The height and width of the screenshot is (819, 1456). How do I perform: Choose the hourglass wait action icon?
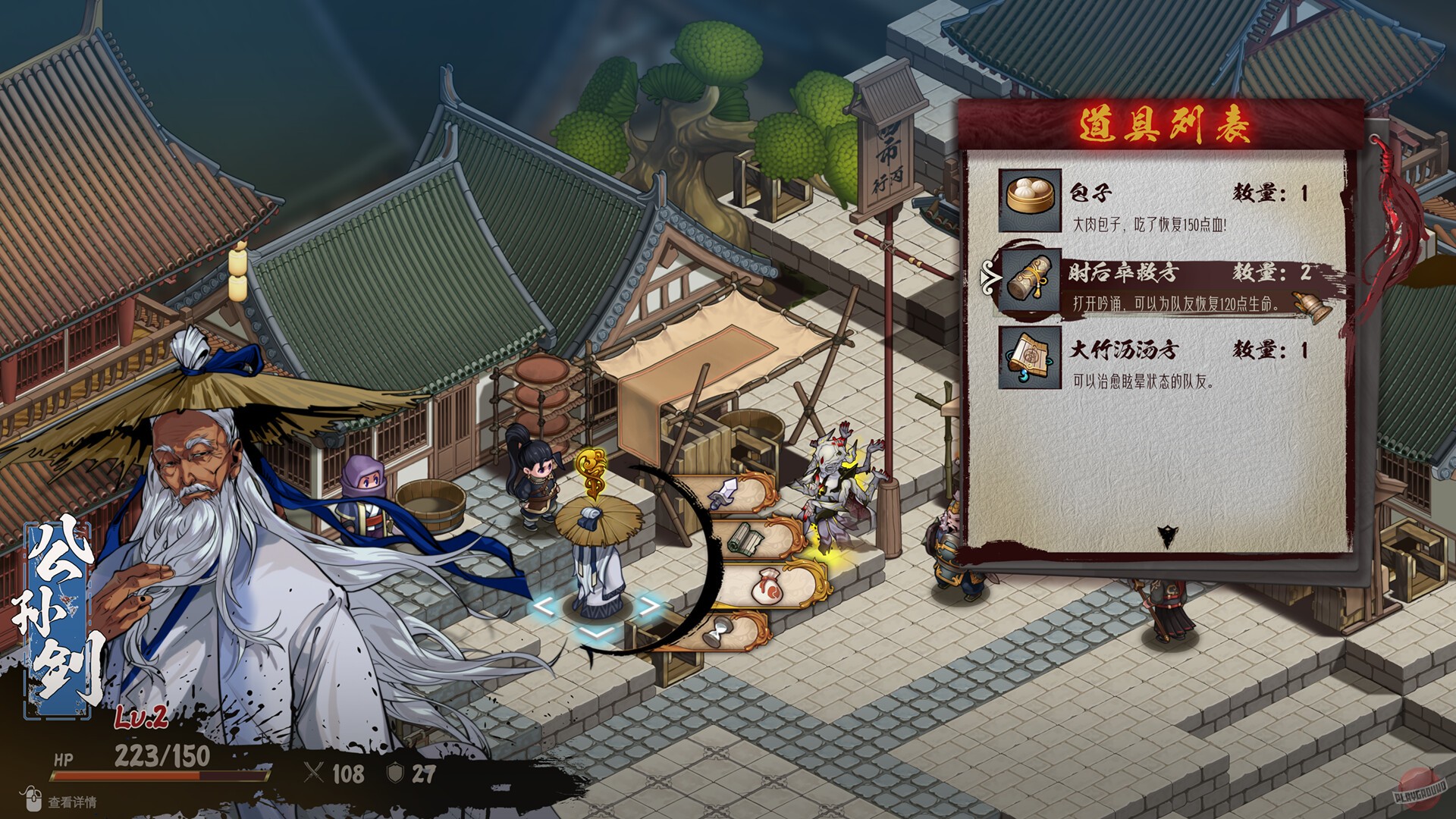click(716, 632)
